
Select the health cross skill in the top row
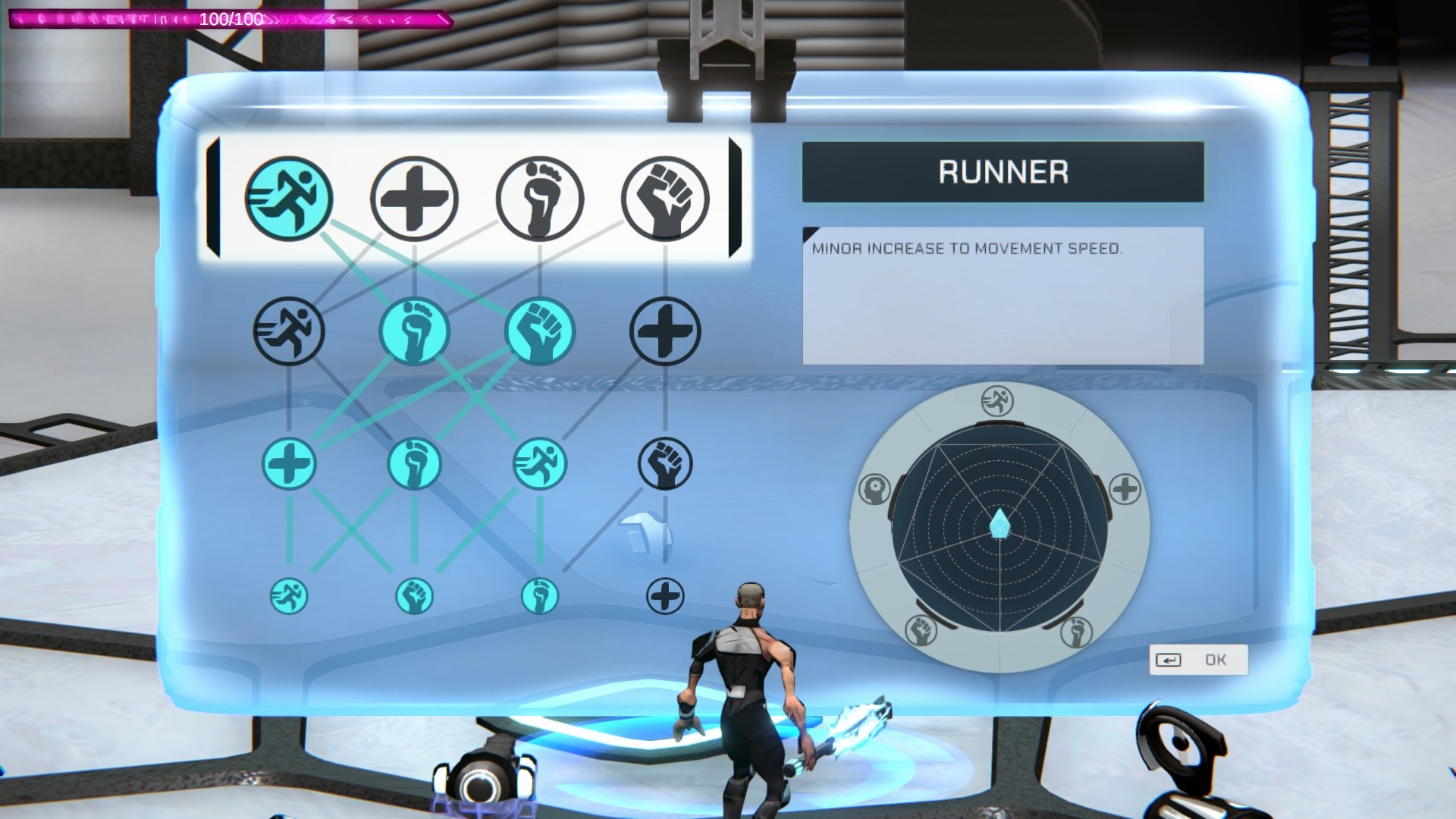(416, 196)
